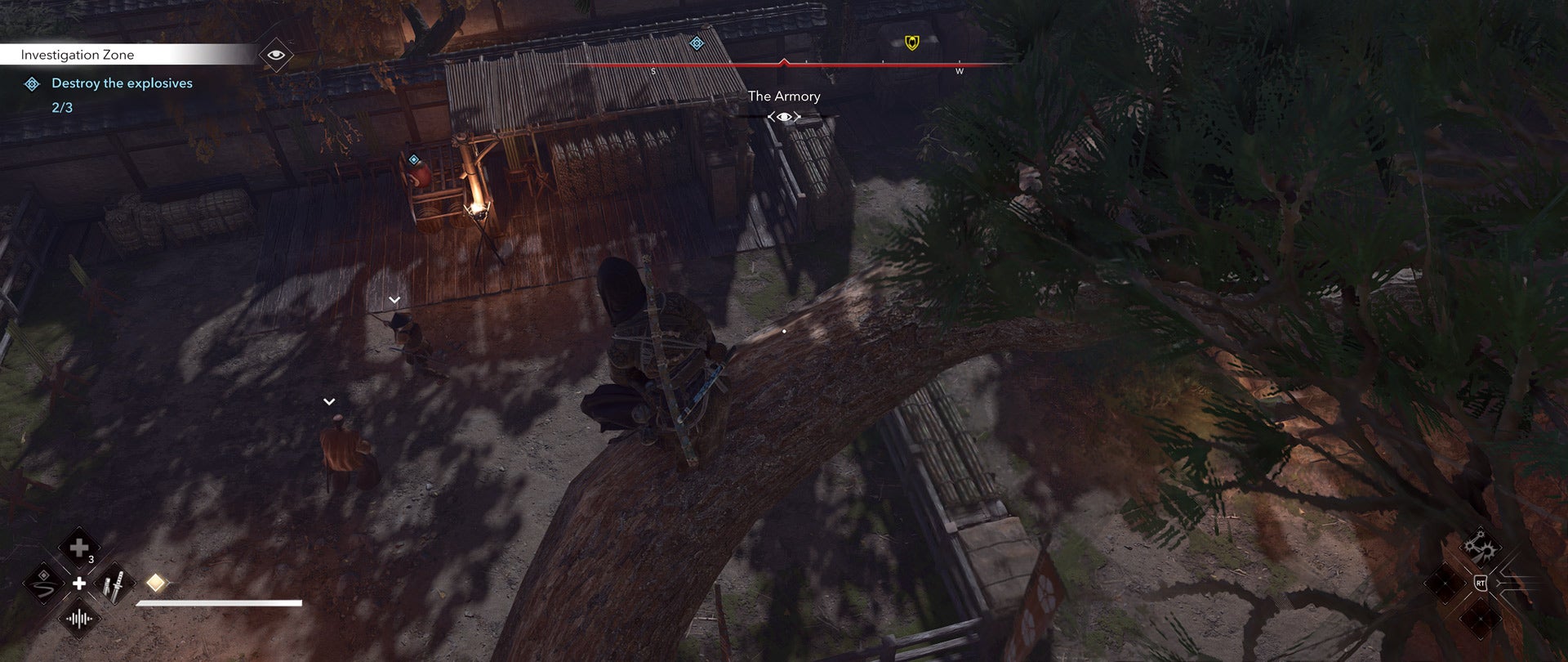Click the shuriken gadget icon near RT prompt

1480,546
